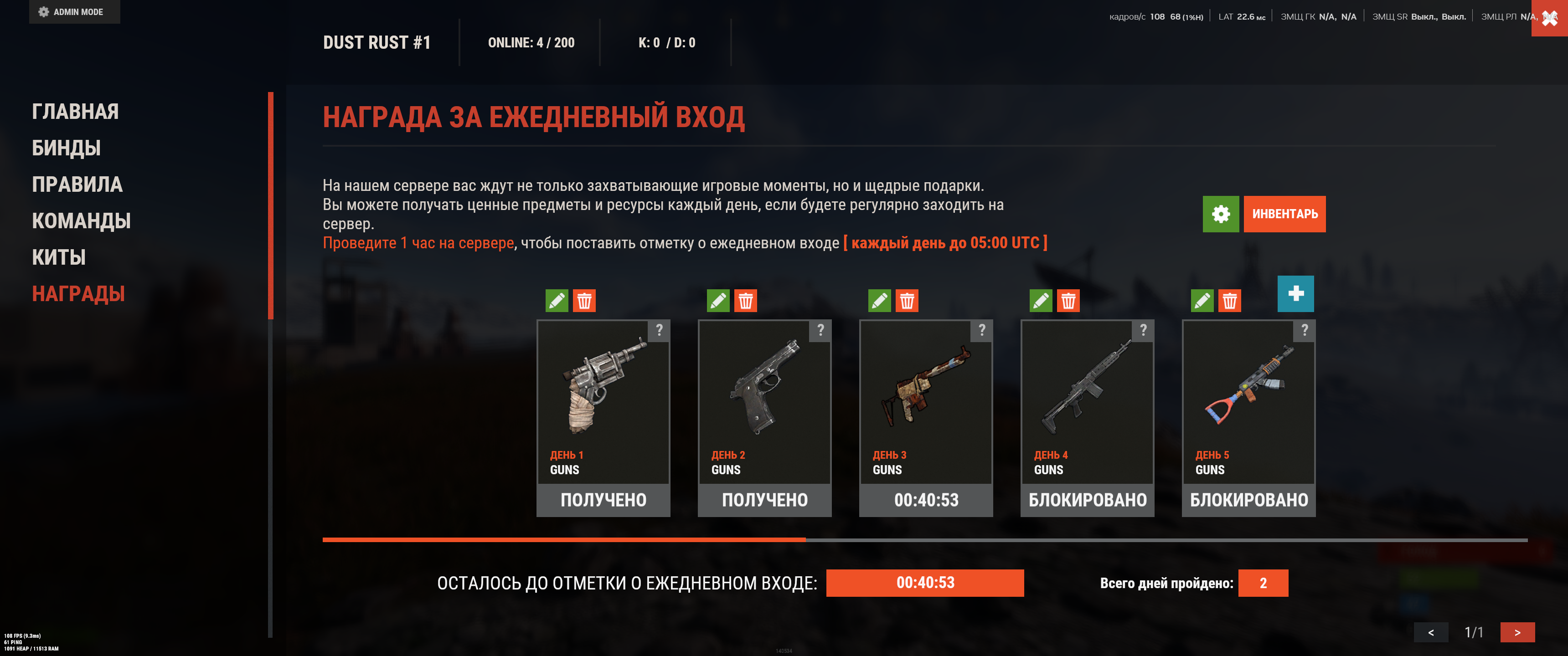
Task: Go to the next rewards page
Action: click(1517, 632)
